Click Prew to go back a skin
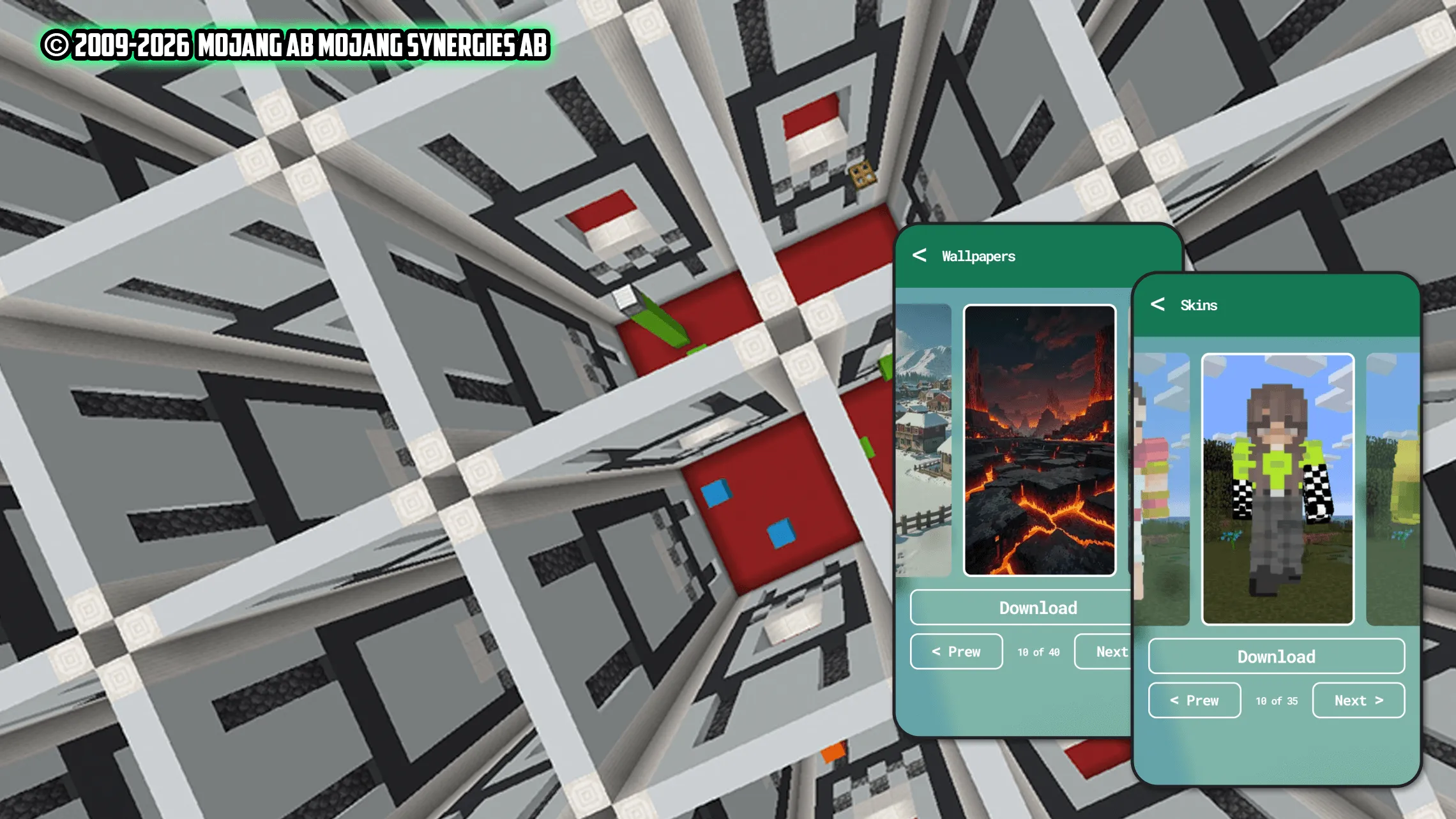The image size is (1456, 819). [x=1194, y=700]
